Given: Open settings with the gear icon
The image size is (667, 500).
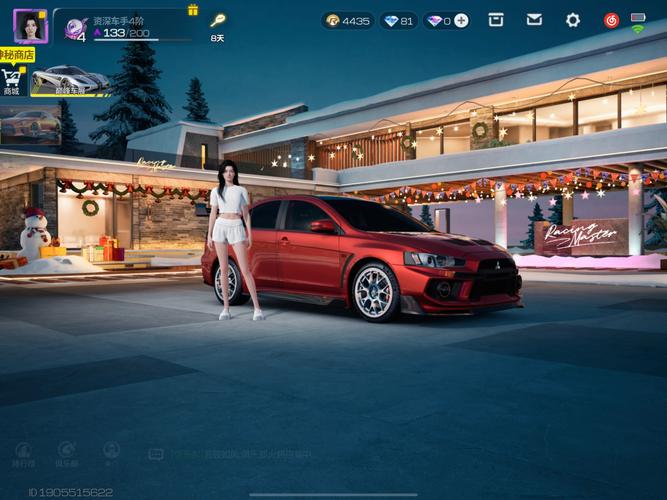Looking at the screenshot, I should (573, 20).
